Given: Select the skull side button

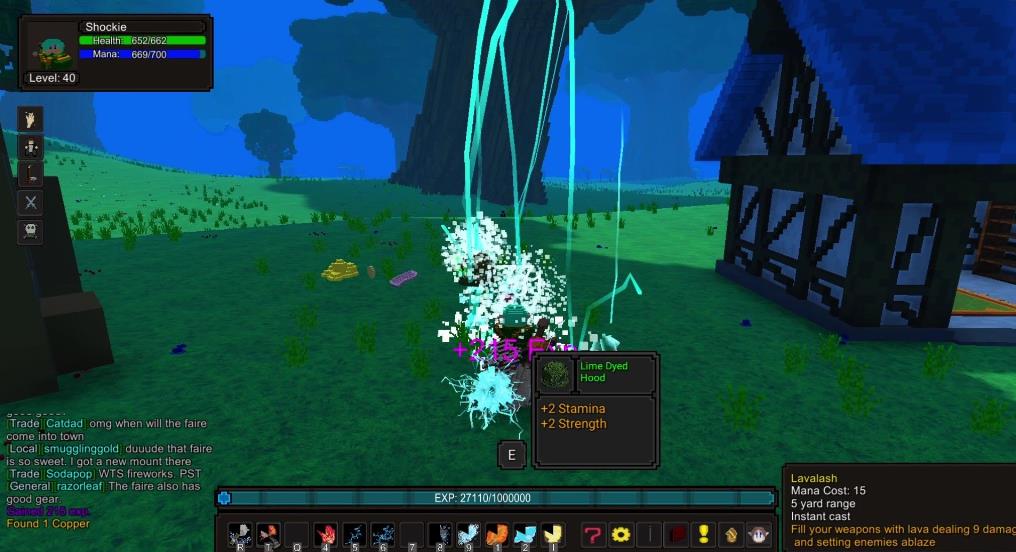Looking at the screenshot, I should pos(32,231).
